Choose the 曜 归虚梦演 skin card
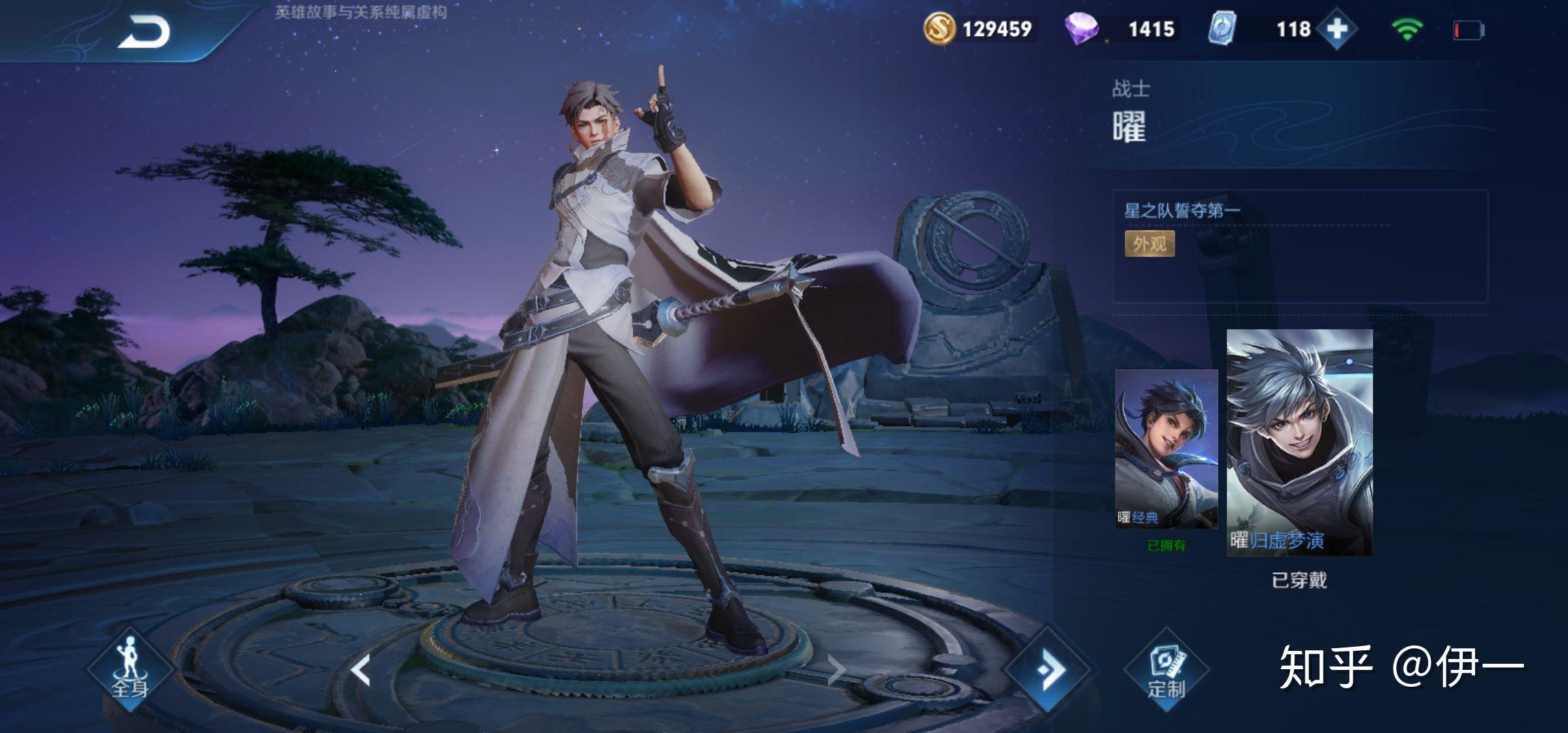 point(1299,443)
